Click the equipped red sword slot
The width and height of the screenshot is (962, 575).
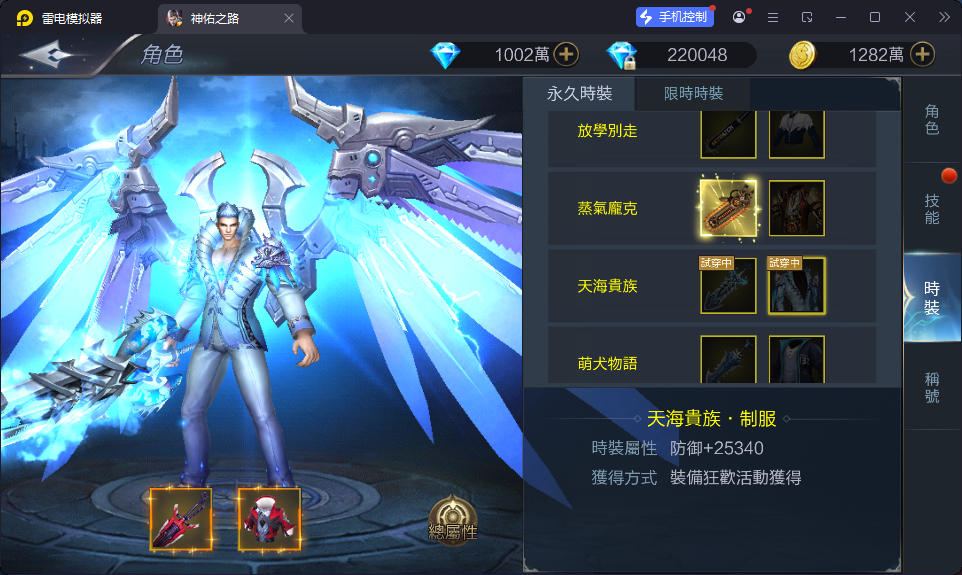181,519
